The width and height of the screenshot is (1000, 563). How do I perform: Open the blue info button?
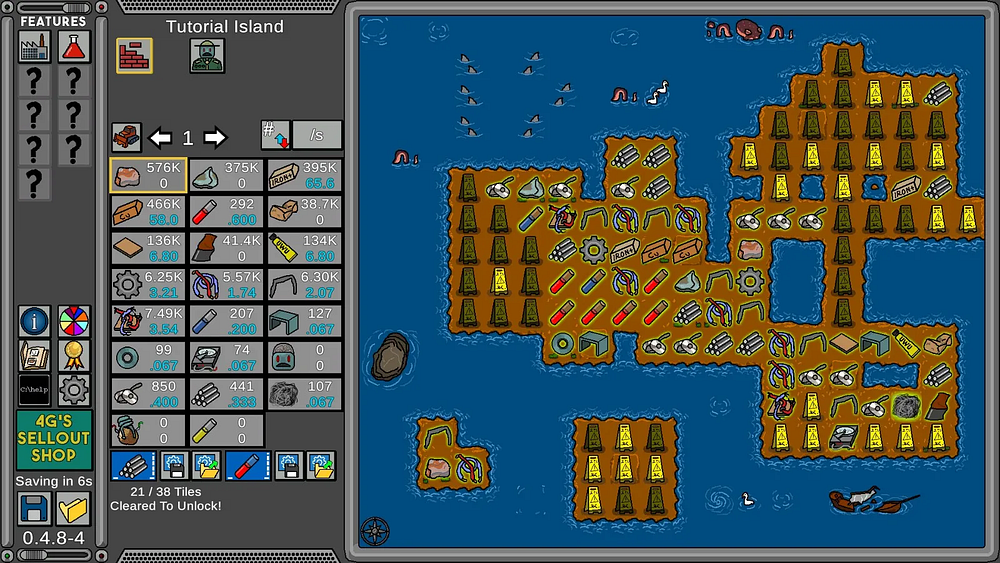[34, 321]
